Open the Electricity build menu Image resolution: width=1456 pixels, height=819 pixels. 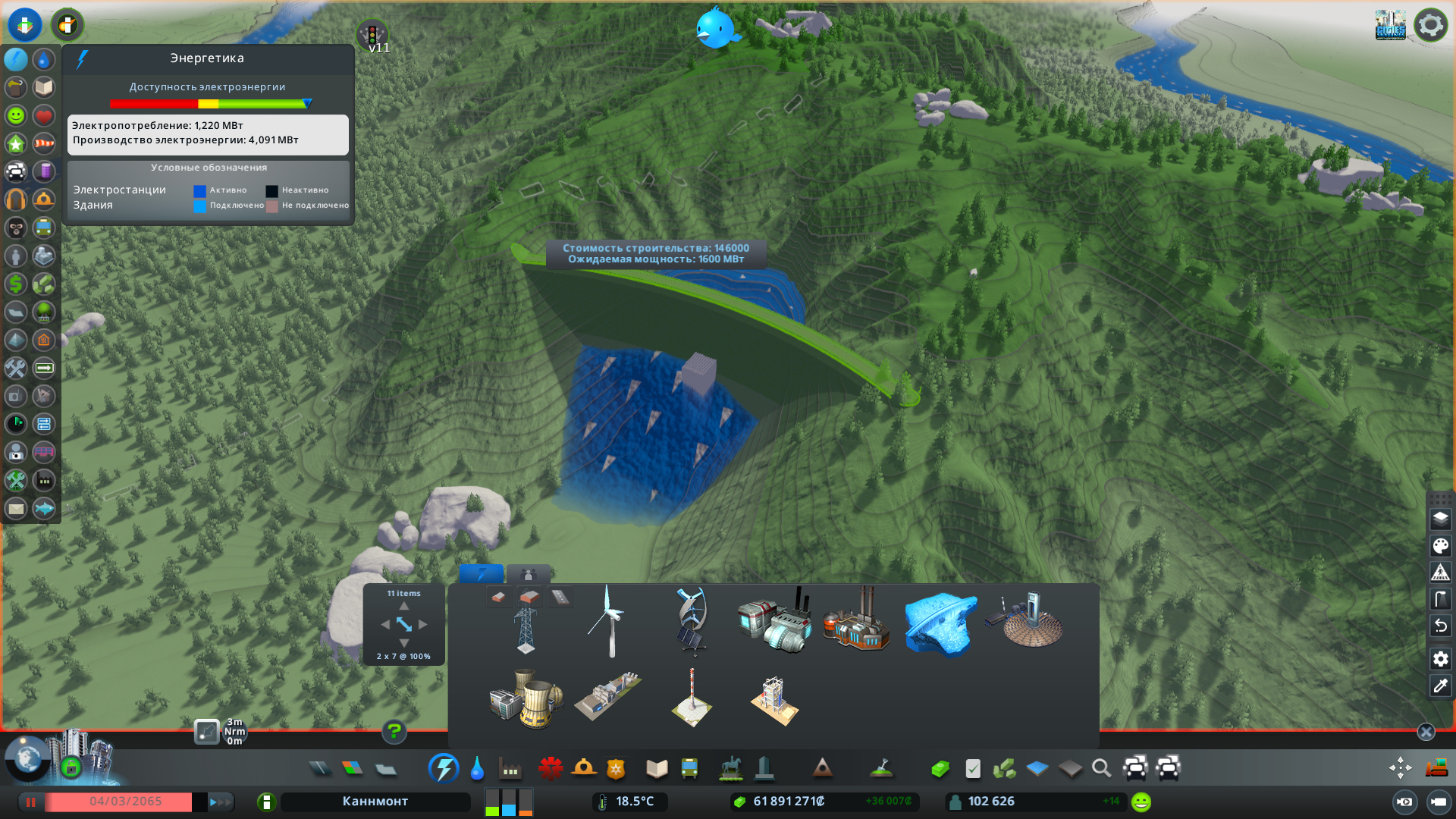[x=443, y=769]
